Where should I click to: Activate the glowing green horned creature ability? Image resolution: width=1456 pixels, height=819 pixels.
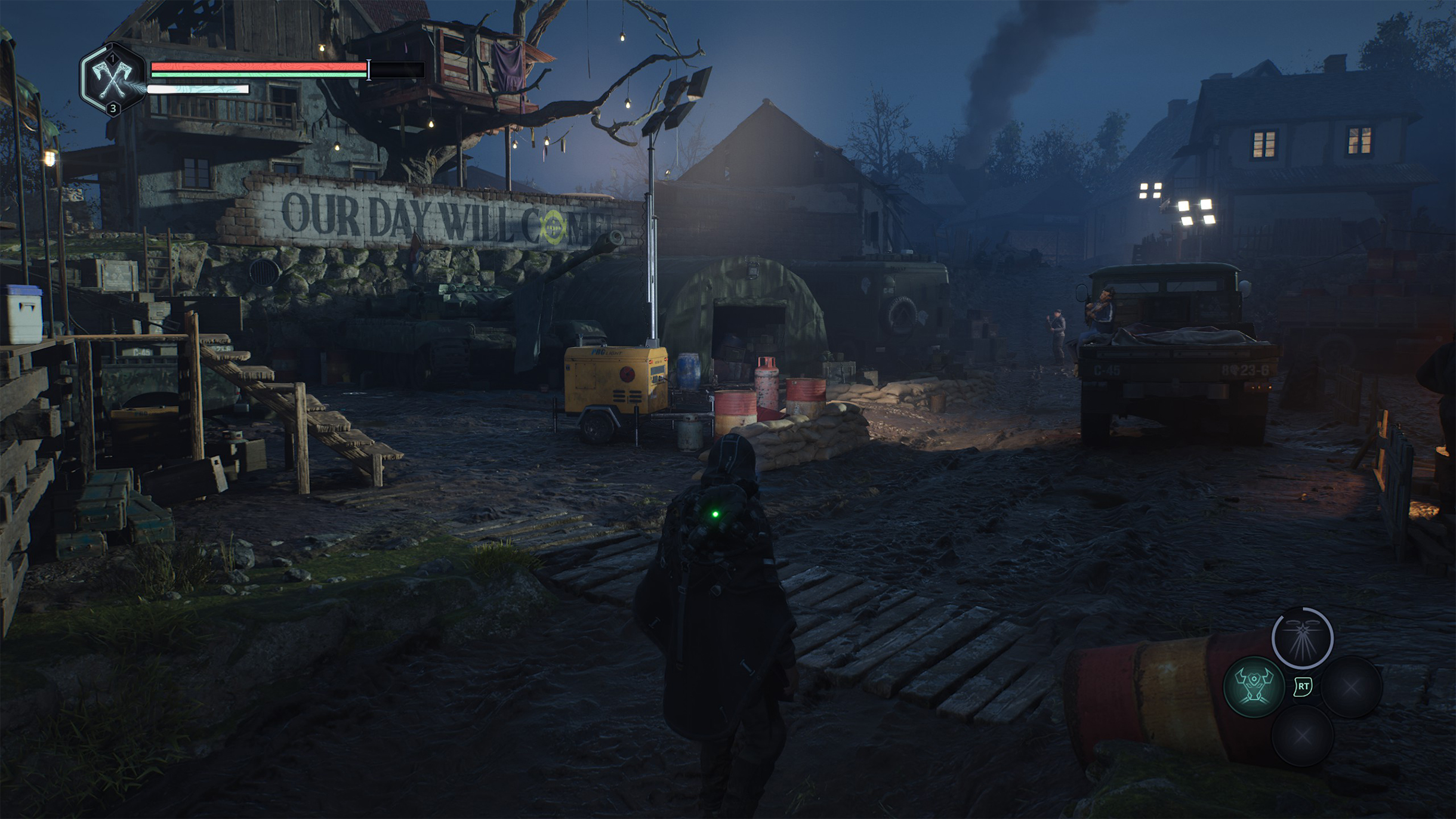point(1254,687)
